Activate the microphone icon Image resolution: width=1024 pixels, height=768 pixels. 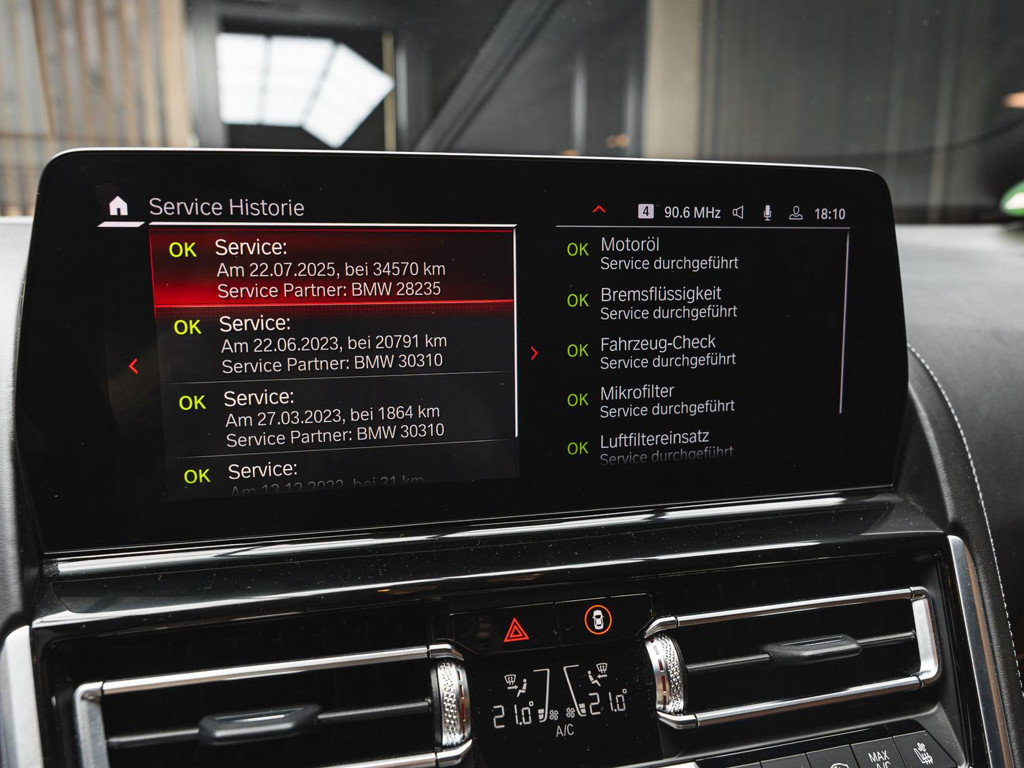pos(767,212)
